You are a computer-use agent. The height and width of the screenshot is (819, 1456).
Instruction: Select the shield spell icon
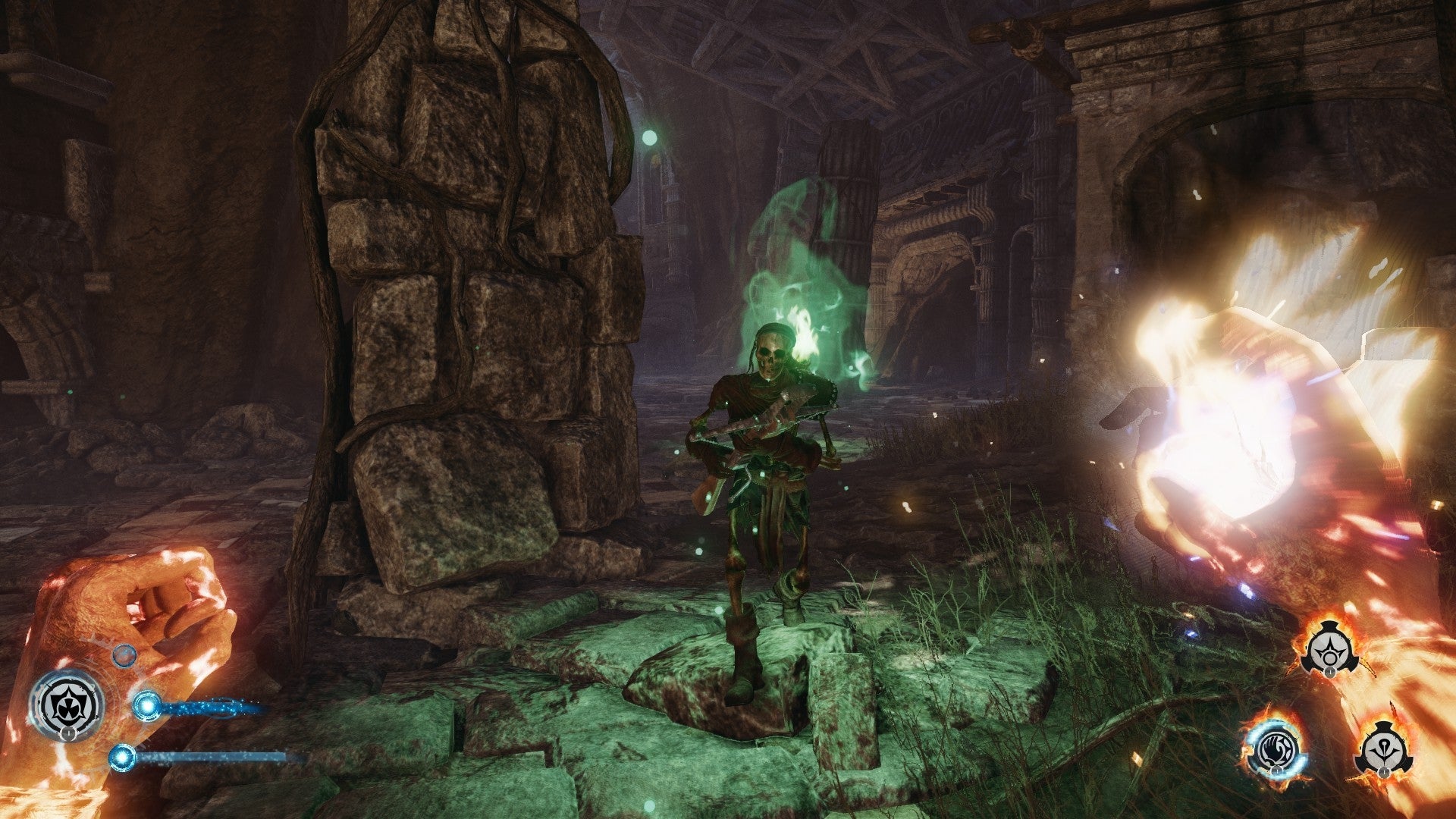tap(67, 706)
